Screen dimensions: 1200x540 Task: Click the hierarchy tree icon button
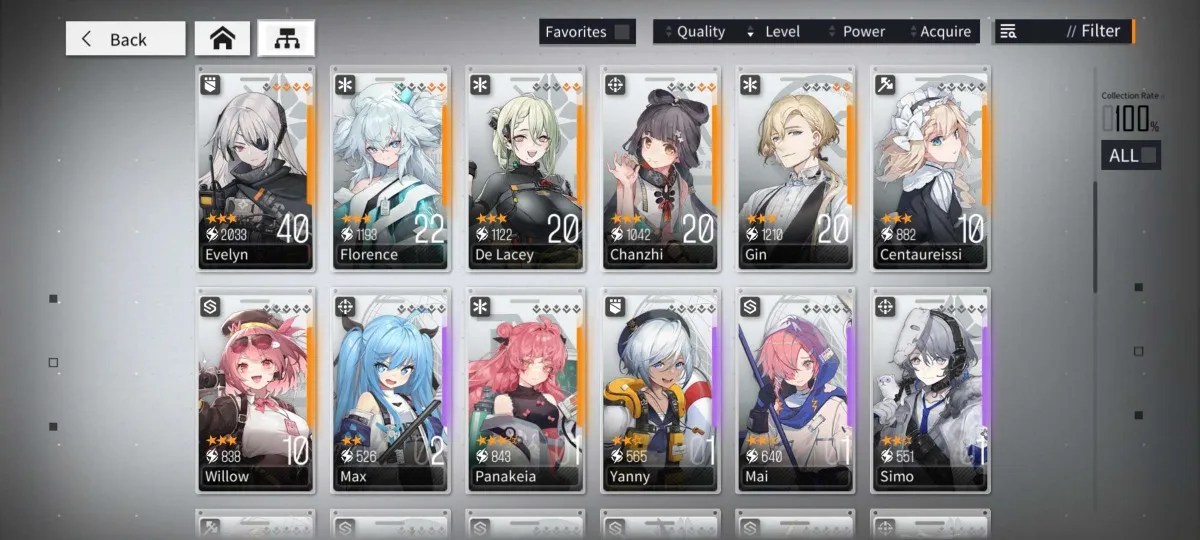(286, 39)
